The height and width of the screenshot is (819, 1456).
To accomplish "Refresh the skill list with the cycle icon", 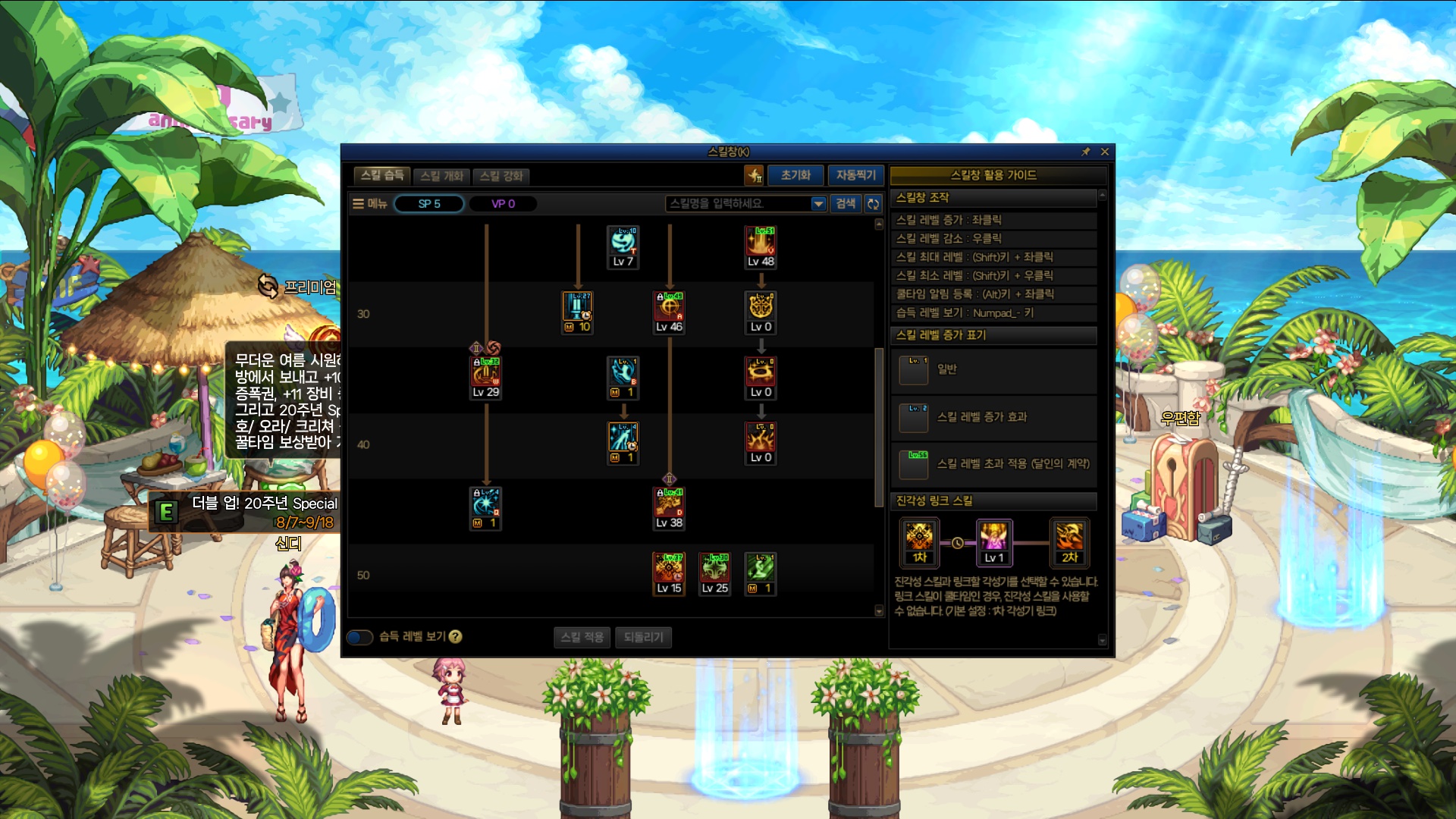I will click(874, 203).
